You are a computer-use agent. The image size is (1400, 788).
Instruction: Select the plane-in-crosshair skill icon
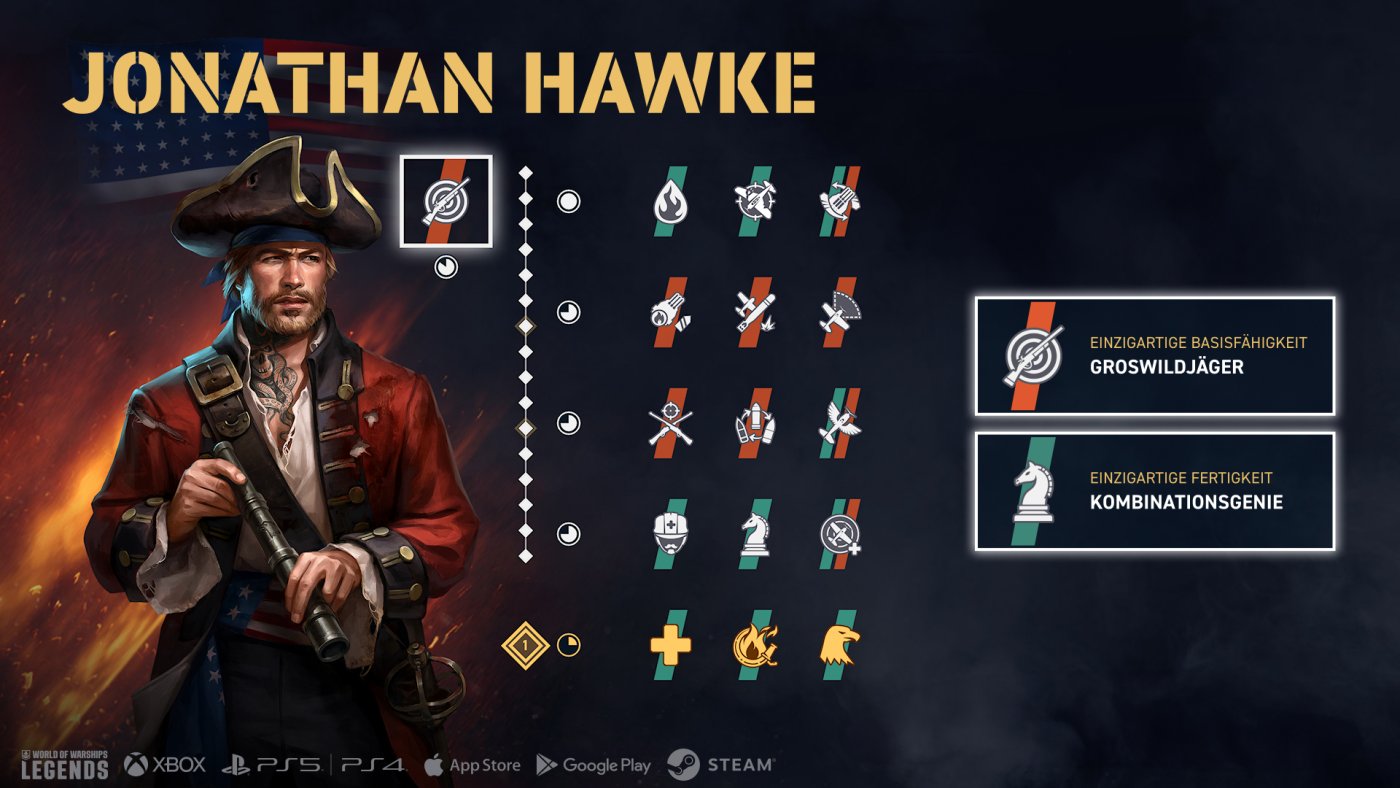[x=755, y=202]
